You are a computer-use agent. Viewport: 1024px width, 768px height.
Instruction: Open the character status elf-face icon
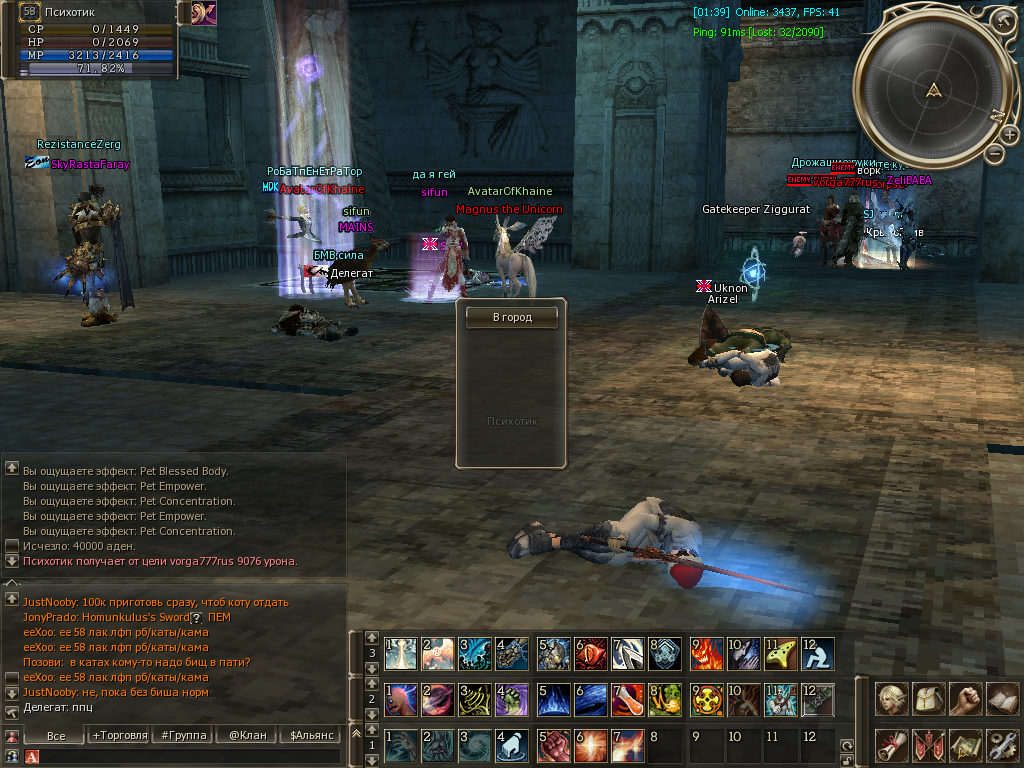click(x=892, y=699)
